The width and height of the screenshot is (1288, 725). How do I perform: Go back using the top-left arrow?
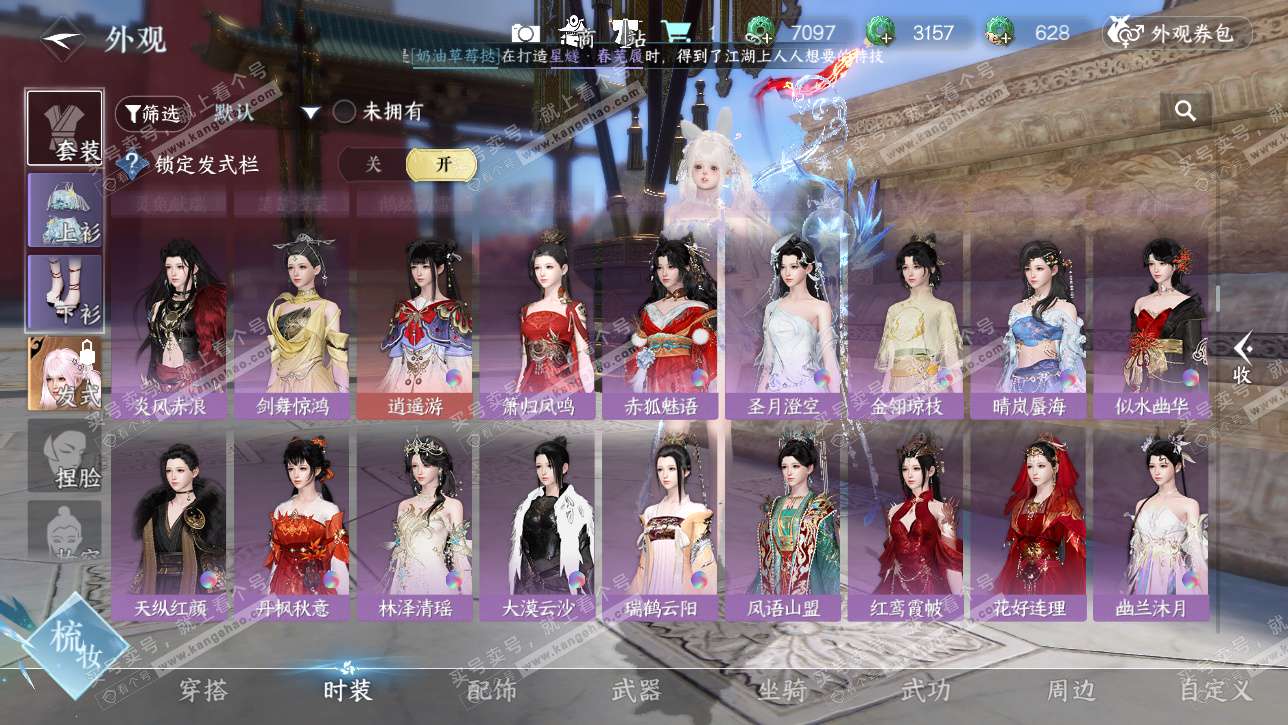coord(62,40)
